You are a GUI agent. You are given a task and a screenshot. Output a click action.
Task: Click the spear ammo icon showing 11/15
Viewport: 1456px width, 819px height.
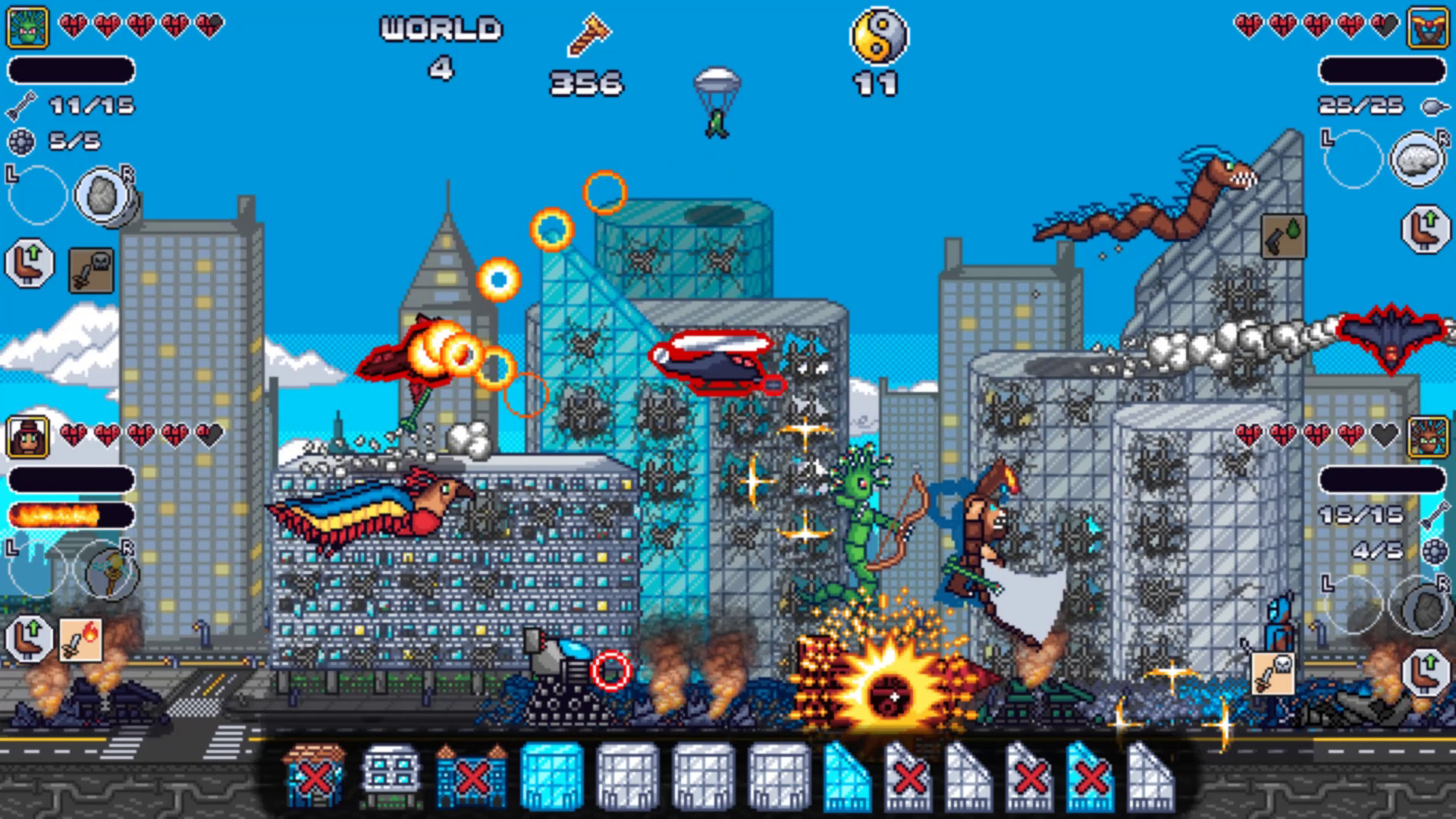tap(23, 106)
